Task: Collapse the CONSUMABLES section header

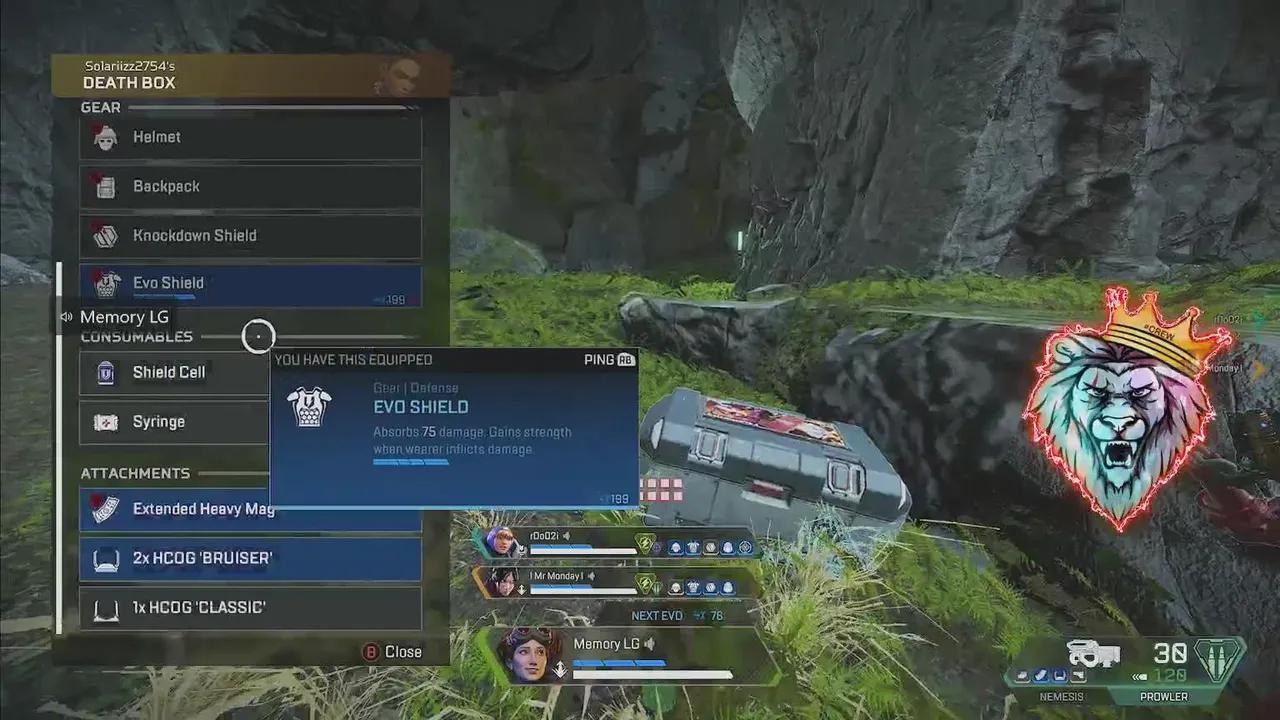Action: coord(136,337)
